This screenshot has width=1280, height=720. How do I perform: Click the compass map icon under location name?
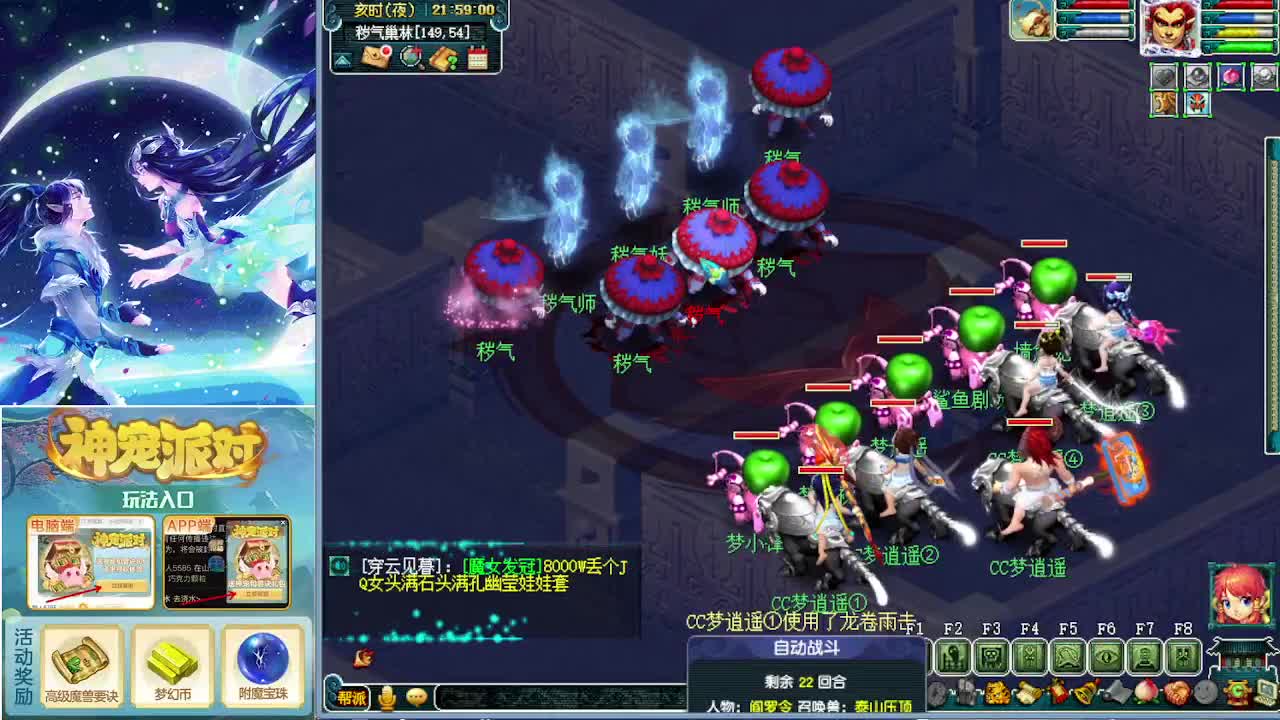point(410,58)
